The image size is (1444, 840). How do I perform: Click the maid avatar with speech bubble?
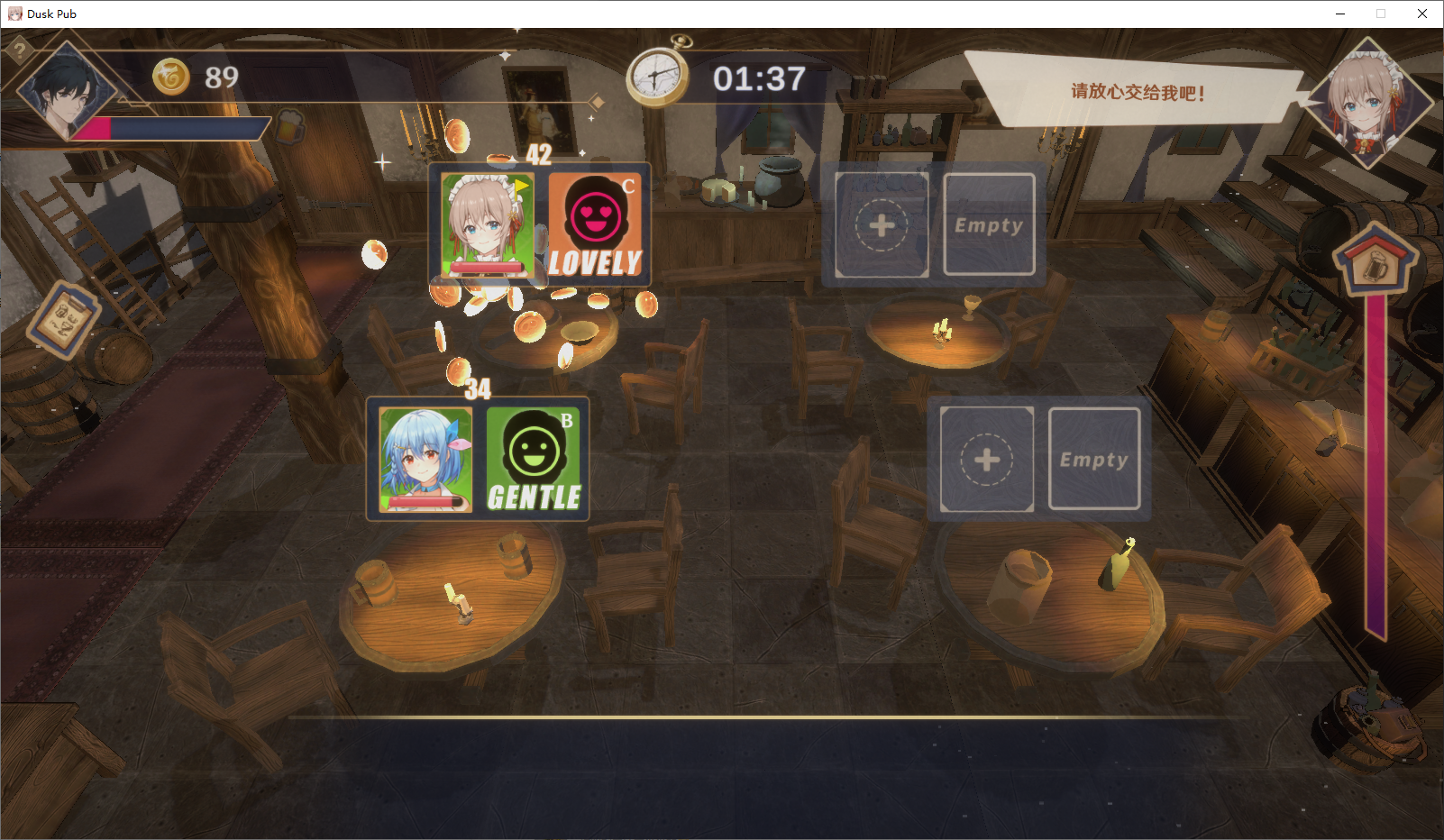(1369, 104)
